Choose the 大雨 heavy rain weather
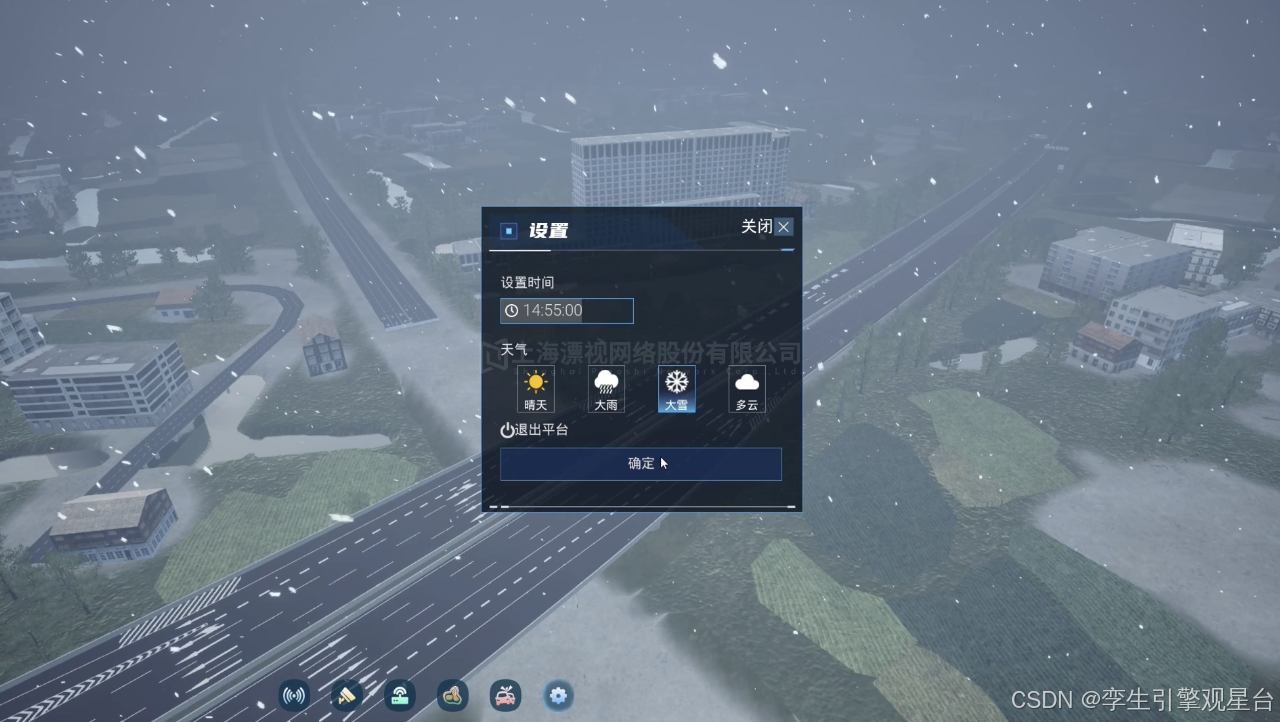This screenshot has height=722, width=1280. coord(606,389)
